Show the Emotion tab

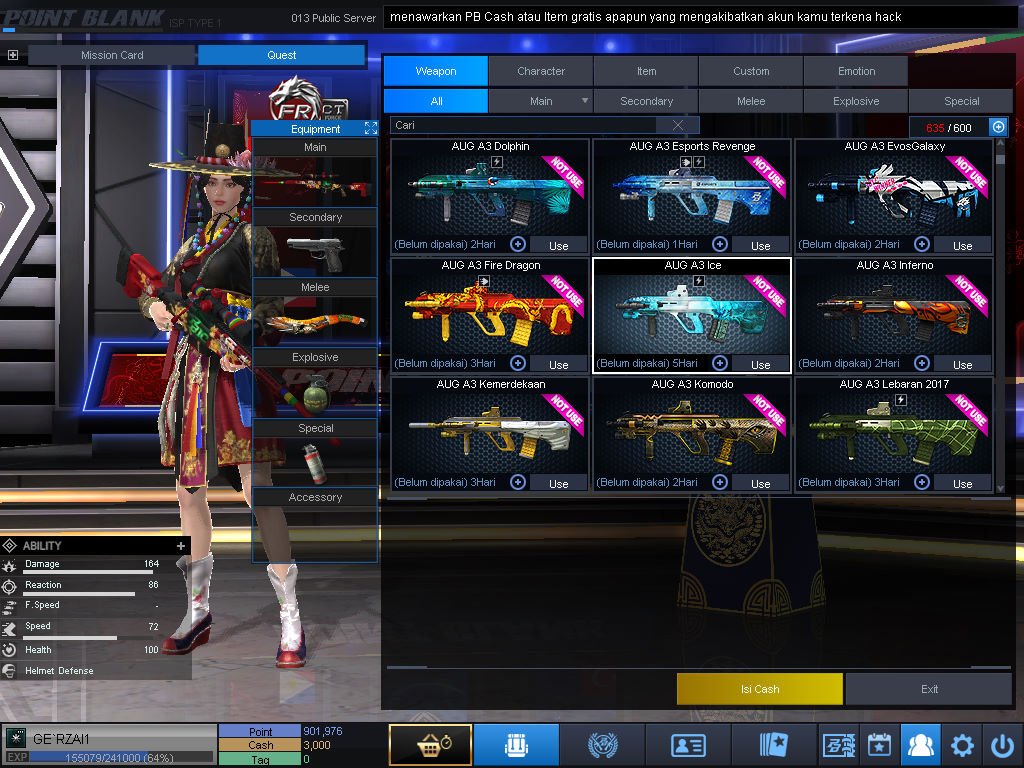(x=856, y=71)
